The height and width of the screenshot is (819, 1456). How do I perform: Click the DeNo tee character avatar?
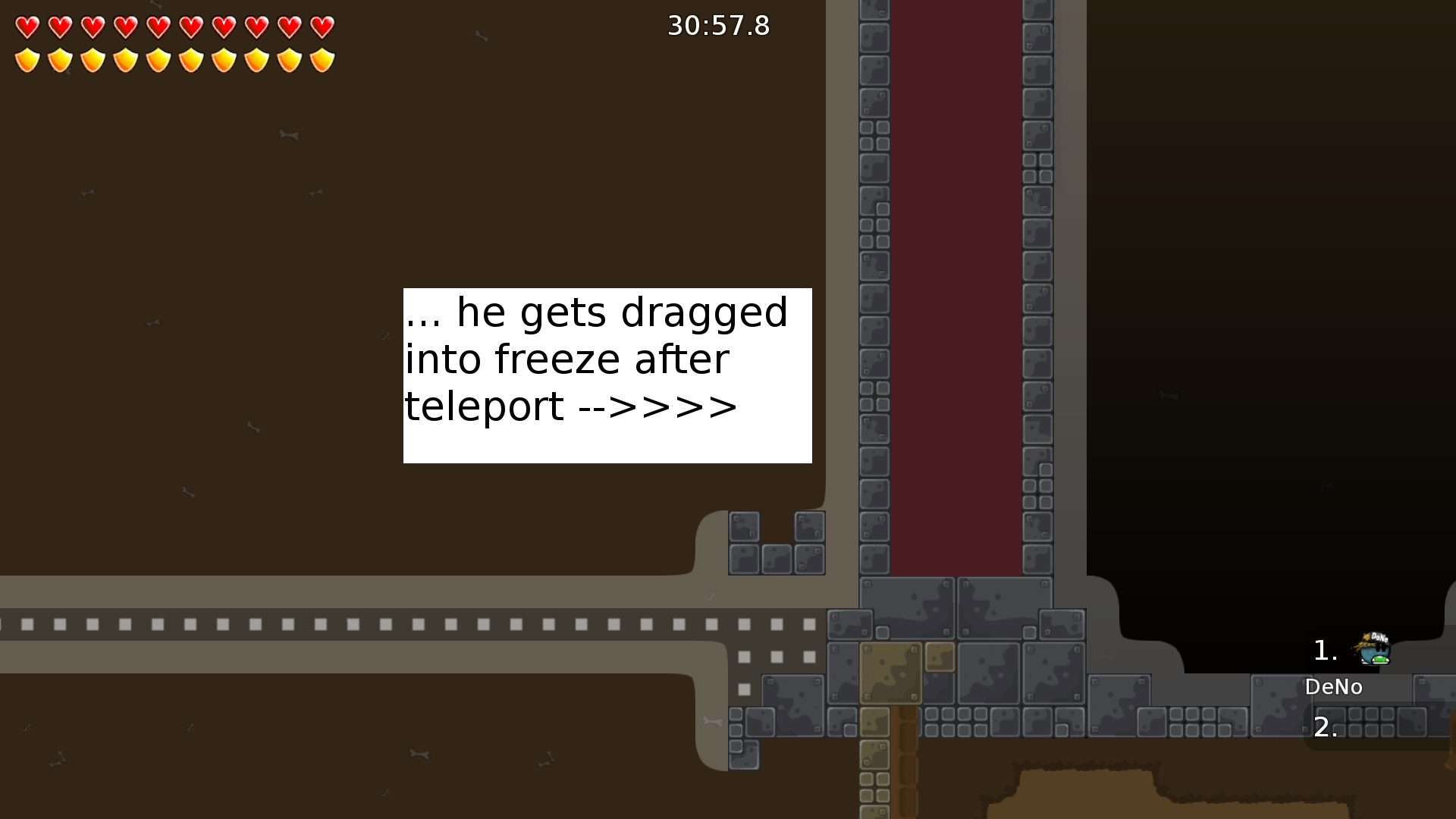[1374, 648]
